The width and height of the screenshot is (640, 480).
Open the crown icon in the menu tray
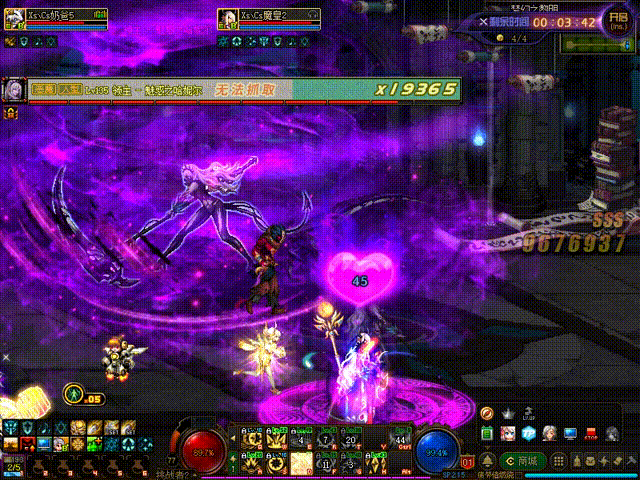pos(508,412)
